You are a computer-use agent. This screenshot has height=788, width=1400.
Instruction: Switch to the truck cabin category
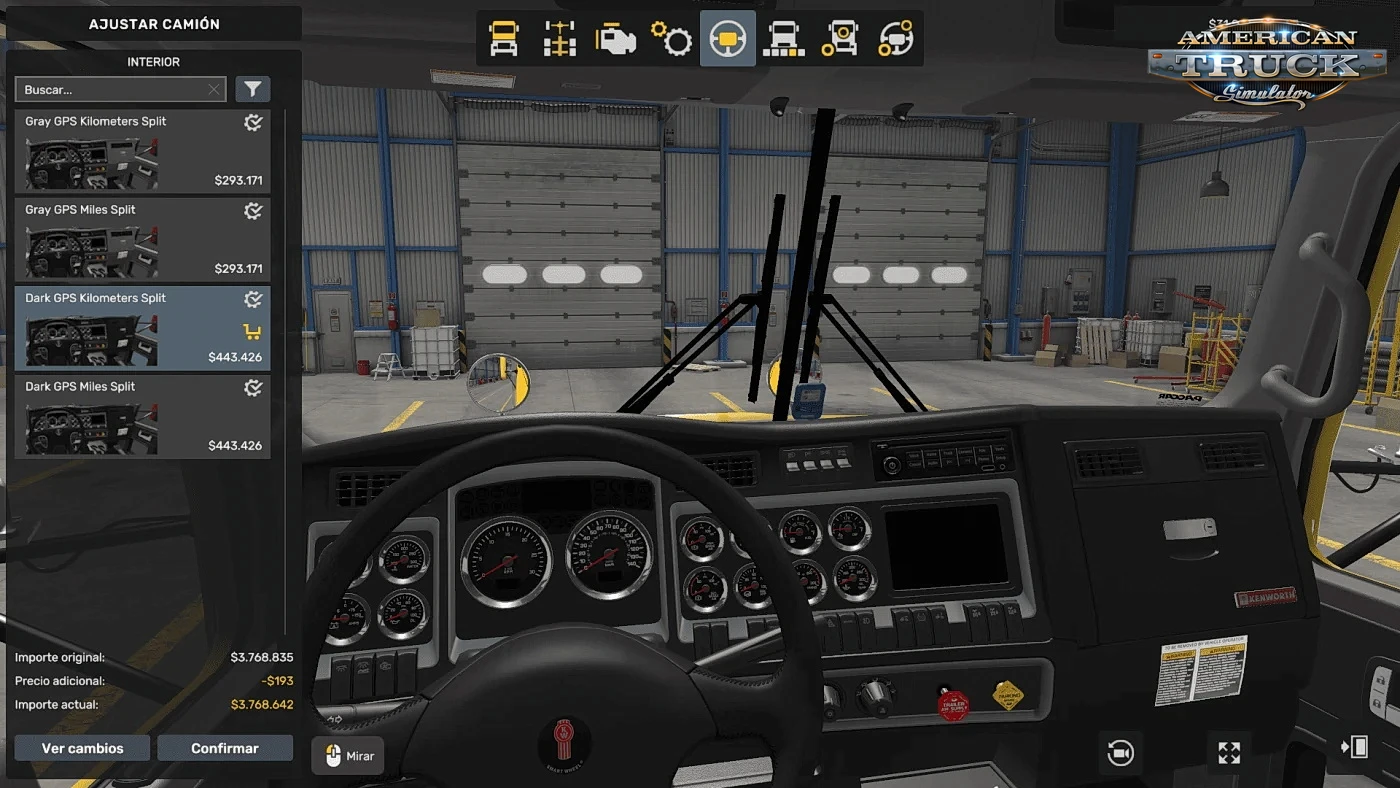pos(504,39)
